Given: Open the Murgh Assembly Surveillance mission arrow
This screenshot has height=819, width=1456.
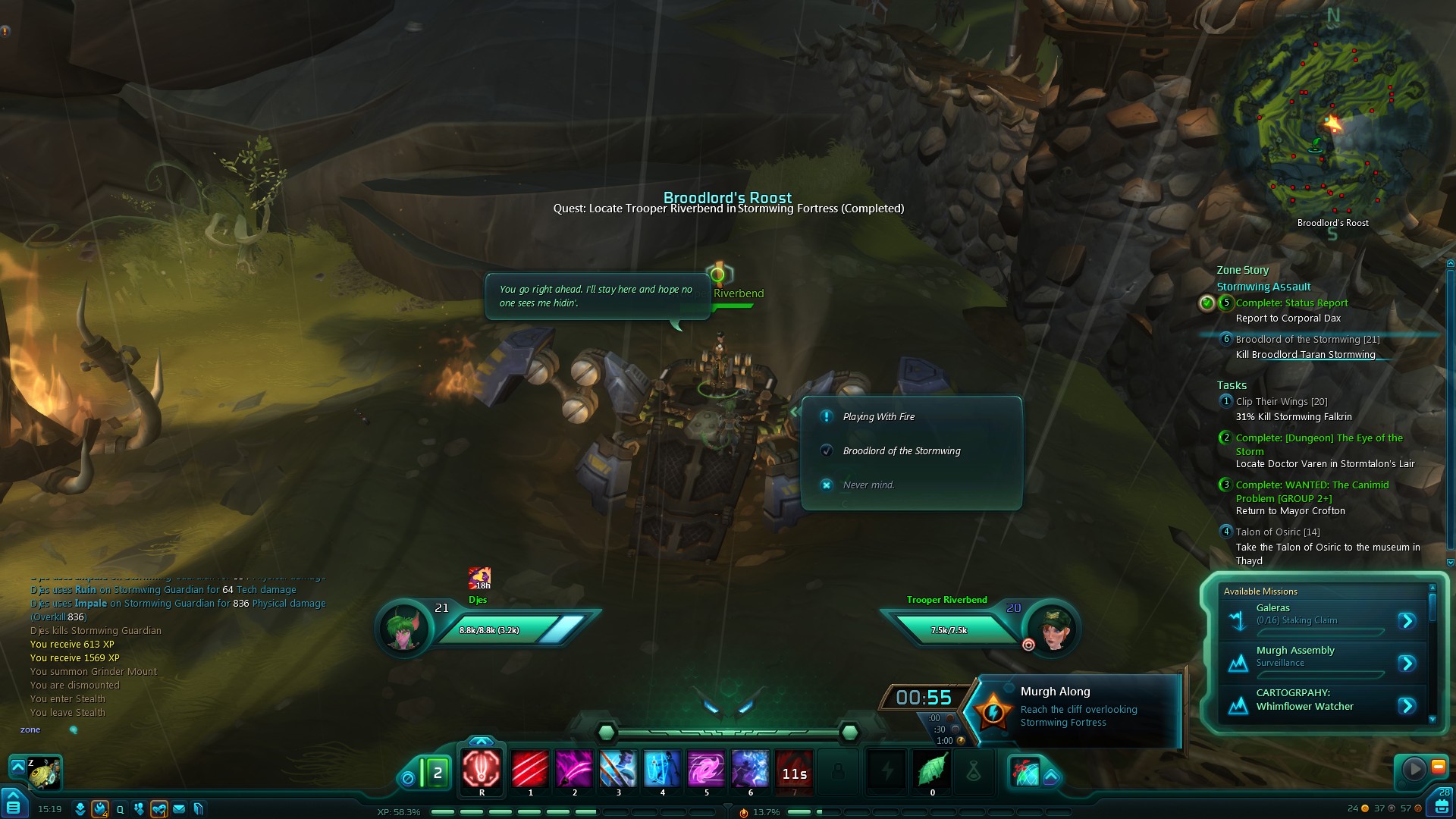Looking at the screenshot, I should pyautogui.click(x=1407, y=664).
